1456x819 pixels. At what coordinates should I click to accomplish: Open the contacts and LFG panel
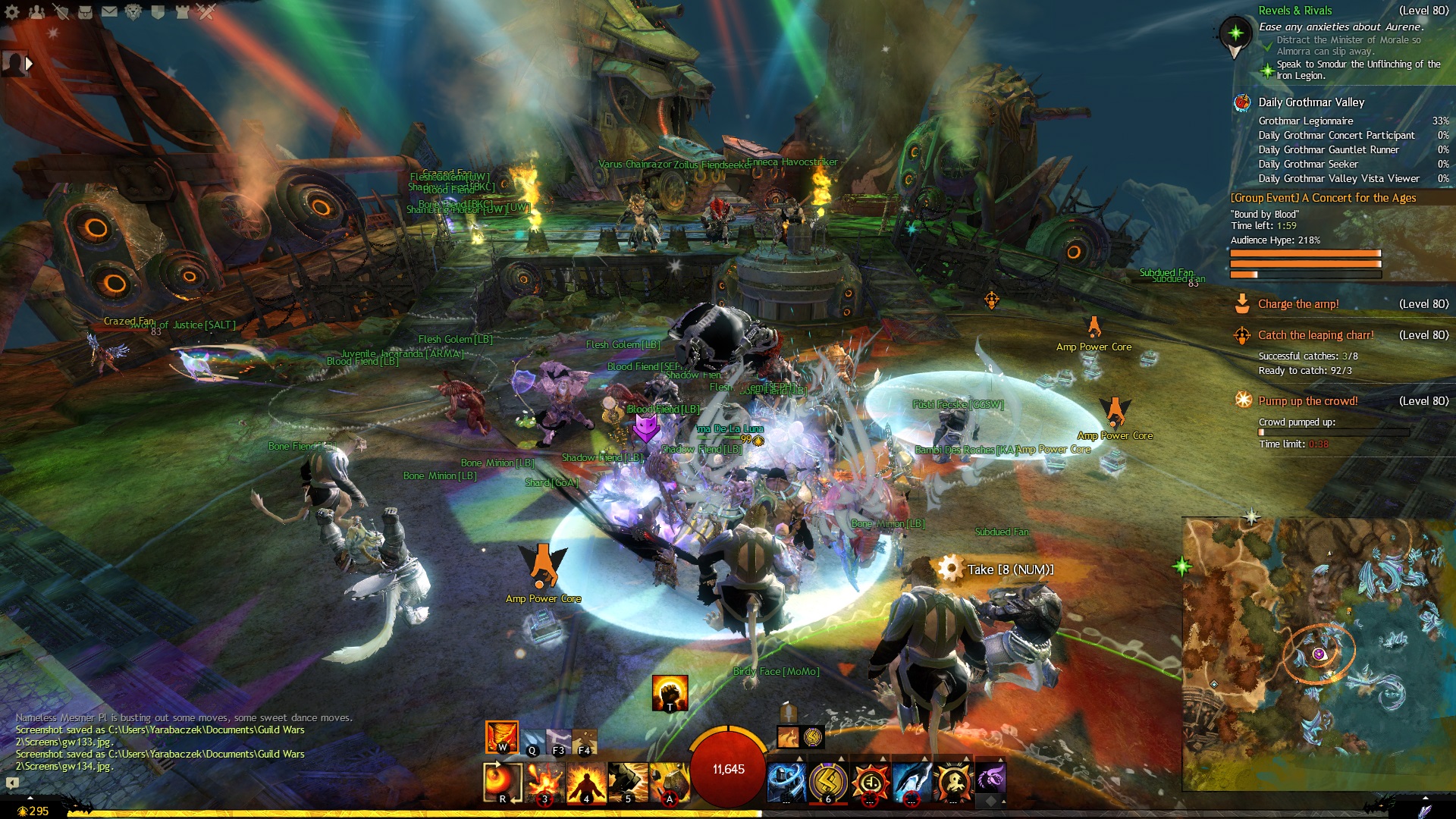36,11
